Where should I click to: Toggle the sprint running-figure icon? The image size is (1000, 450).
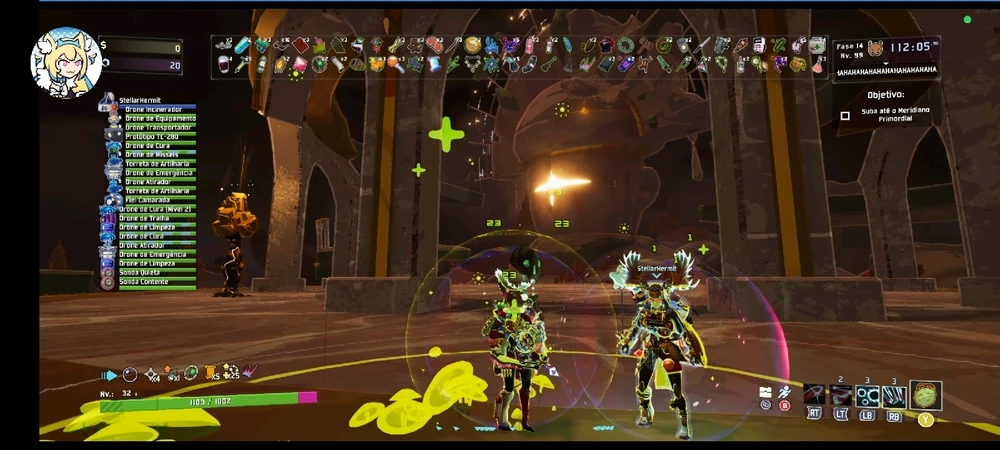pyautogui.click(x=783, y=393)
